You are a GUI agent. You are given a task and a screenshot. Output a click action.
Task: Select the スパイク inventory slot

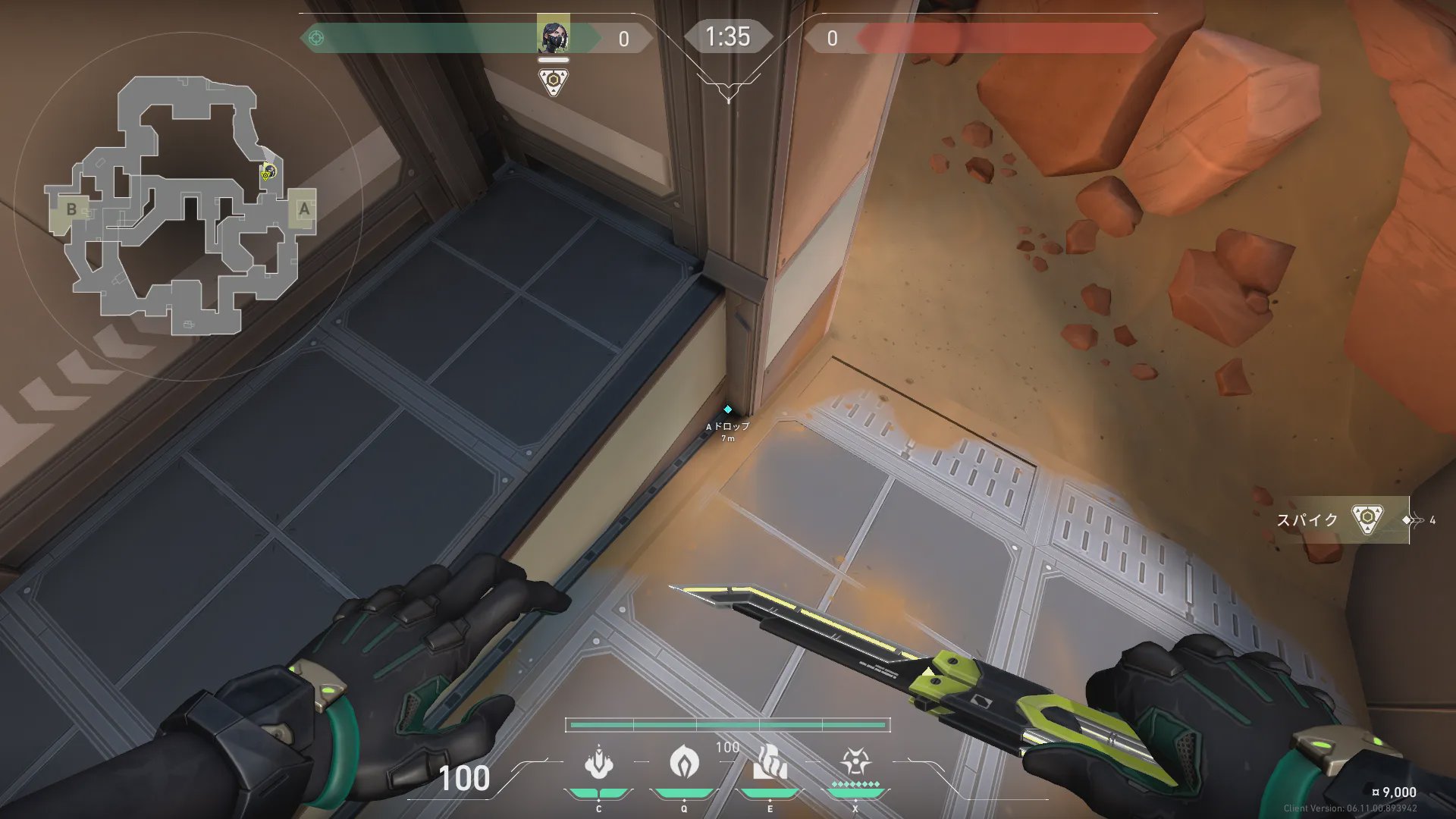click(x=1342, y=520)
